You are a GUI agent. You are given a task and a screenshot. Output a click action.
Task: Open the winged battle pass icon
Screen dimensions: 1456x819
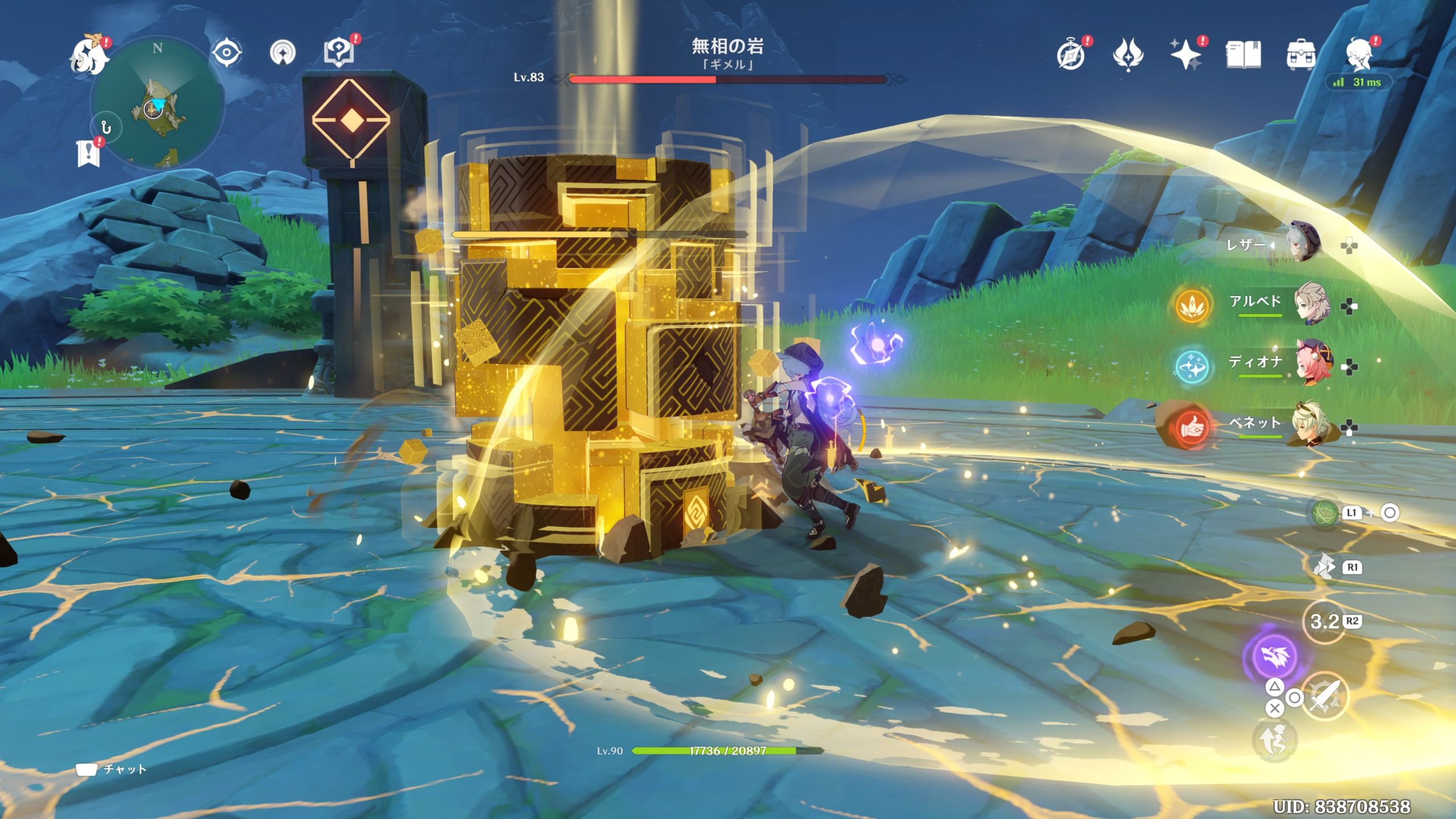coord(1128,55)
